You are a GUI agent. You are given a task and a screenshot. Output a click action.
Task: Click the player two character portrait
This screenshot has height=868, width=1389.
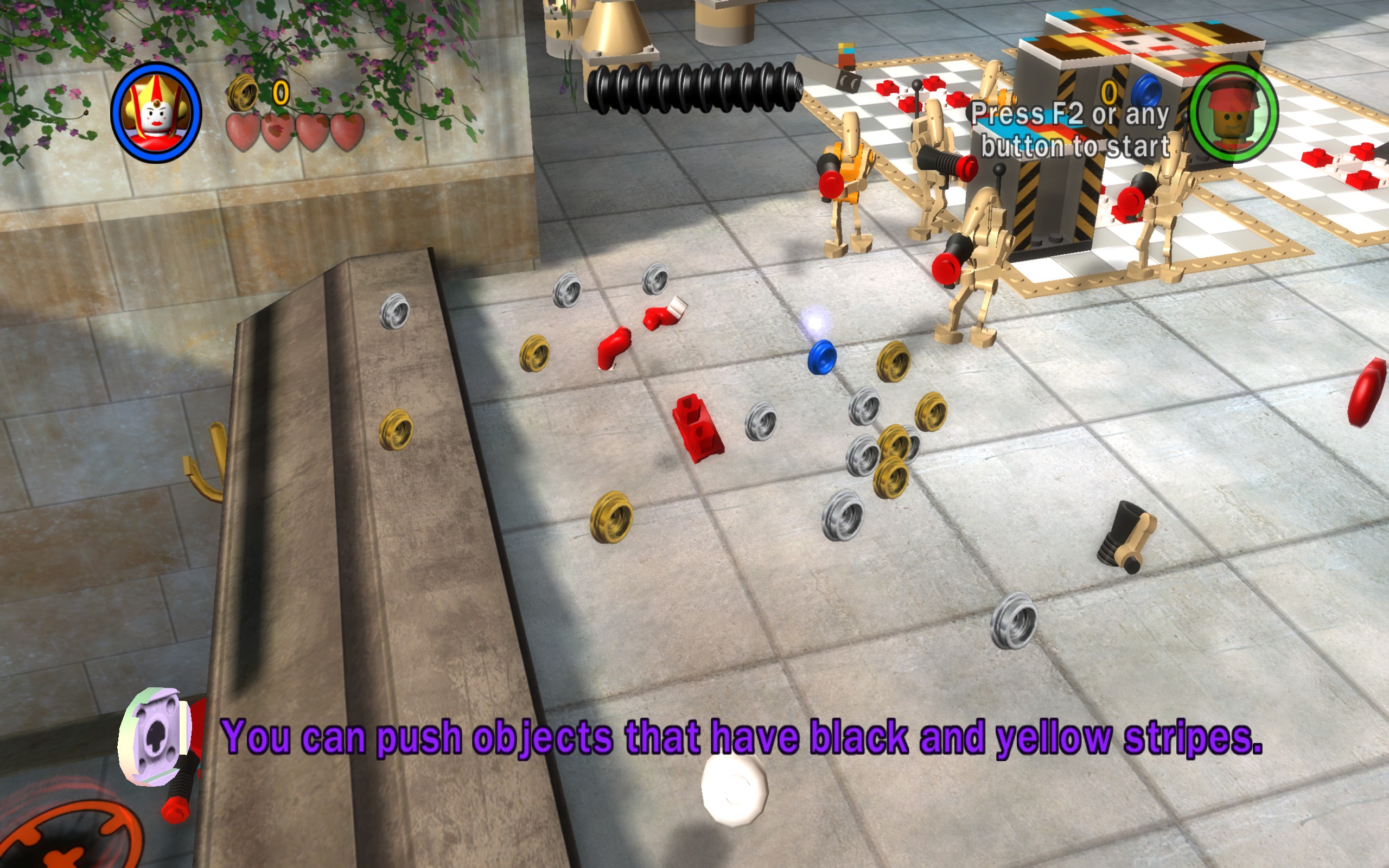(1233, 113)
